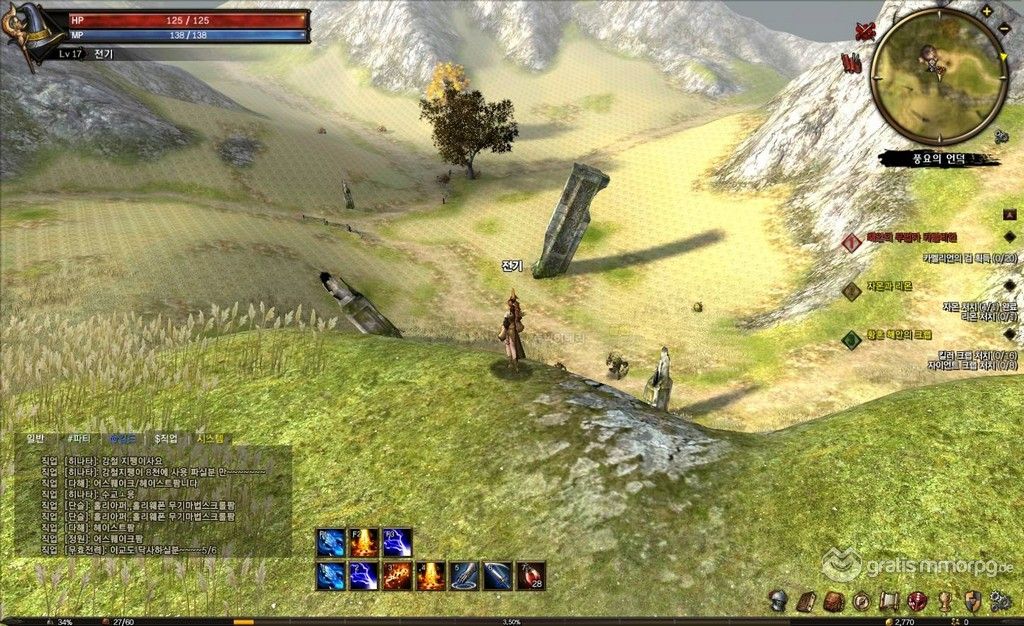Open the trophy cup icon

944,601
